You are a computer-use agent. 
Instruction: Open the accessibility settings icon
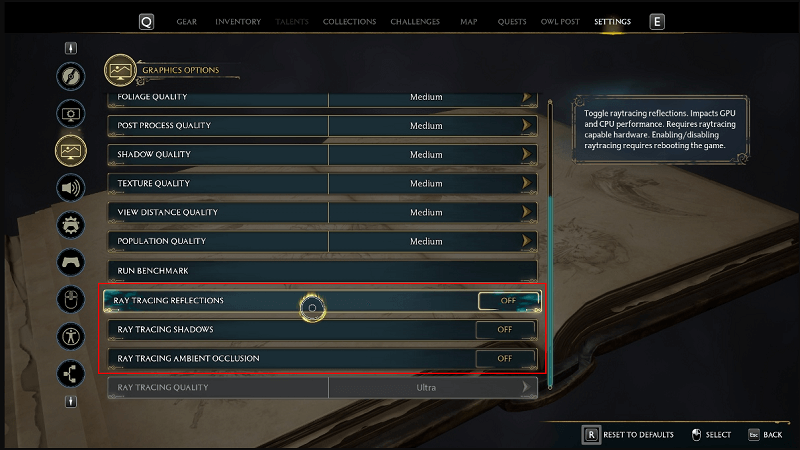tap(71, 335)
